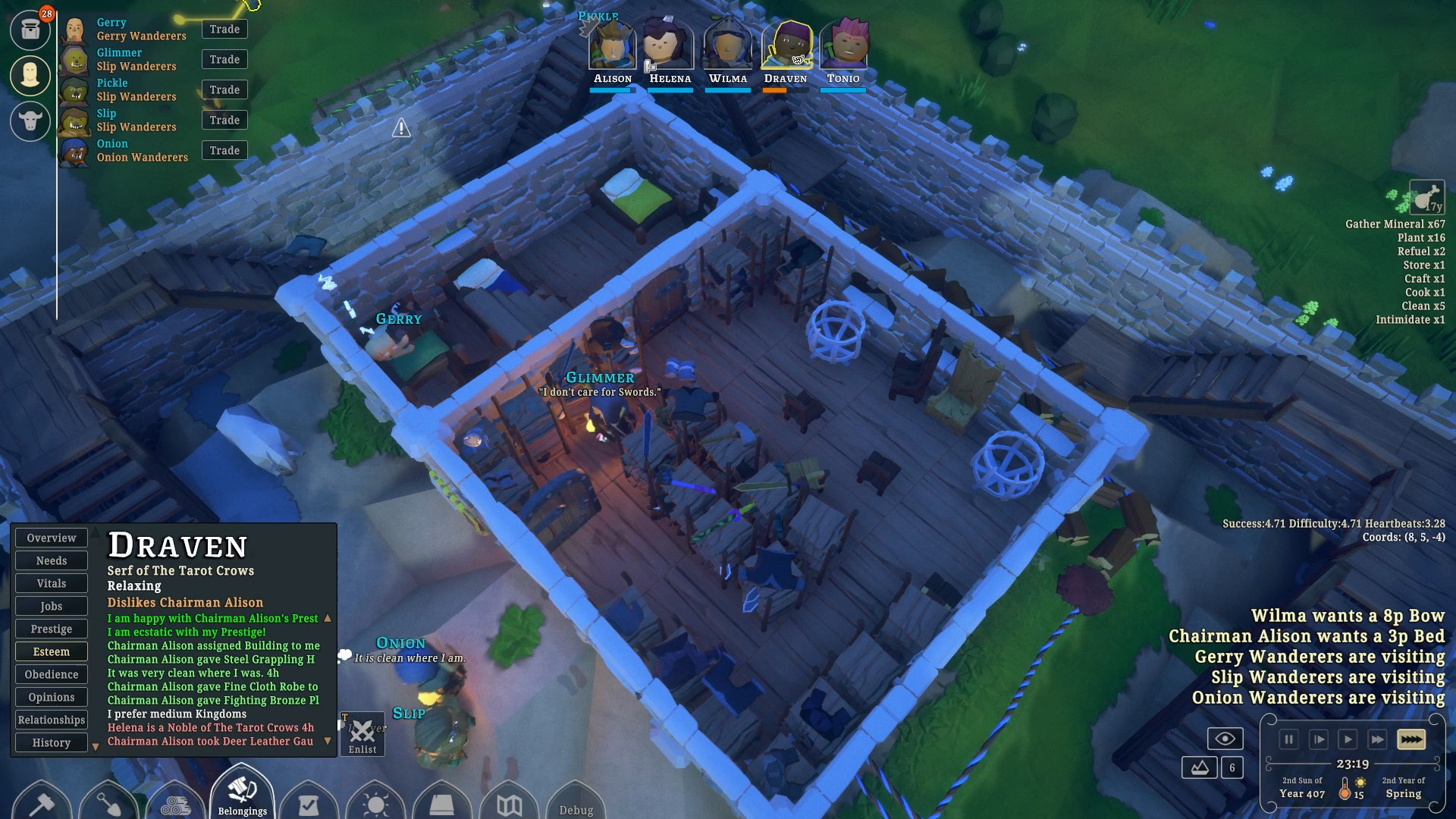
Task: Open the notifications barrel icon with badge
Action: click(31, 30)
